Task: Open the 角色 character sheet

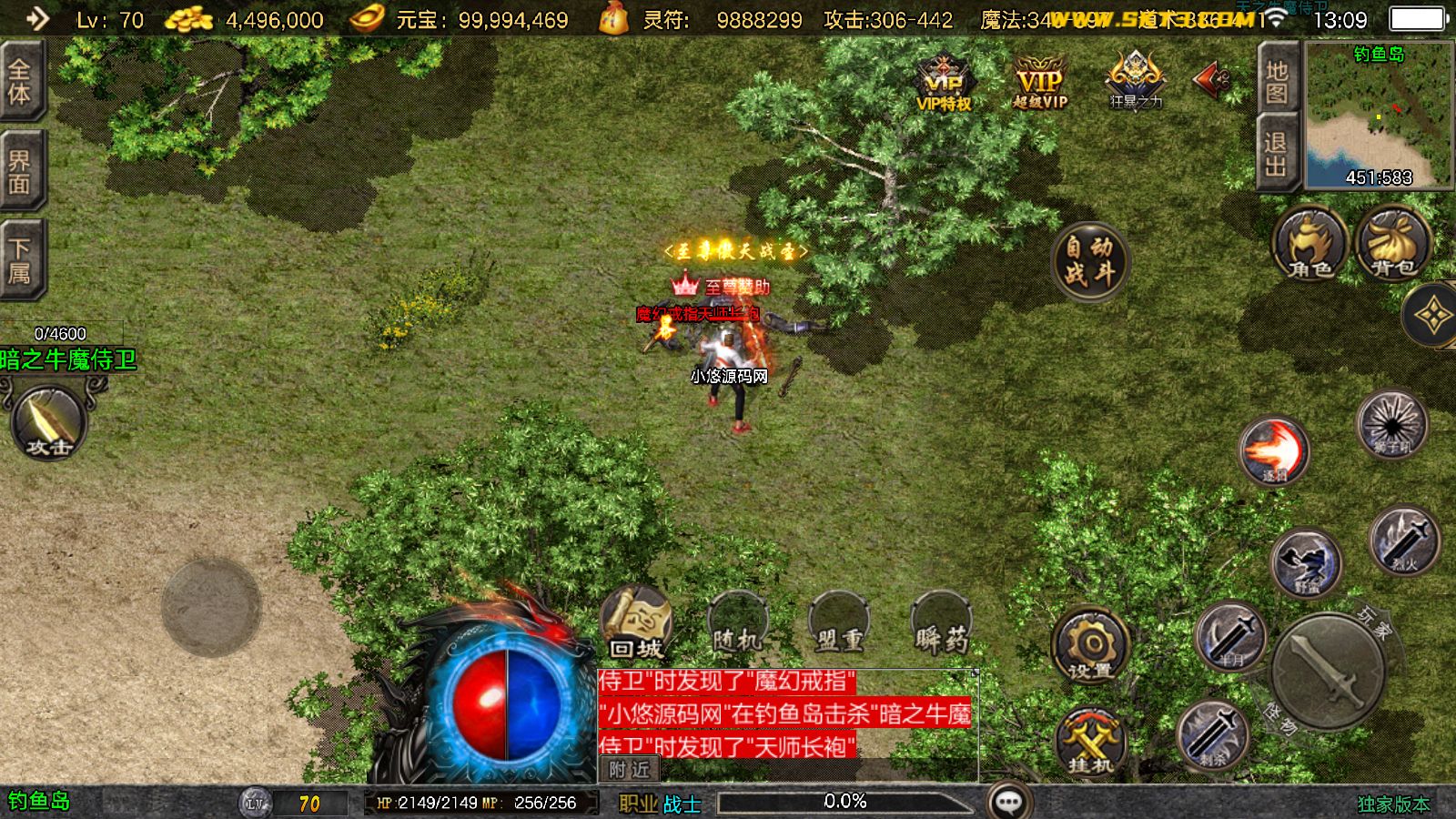Action: (1309, 244)
